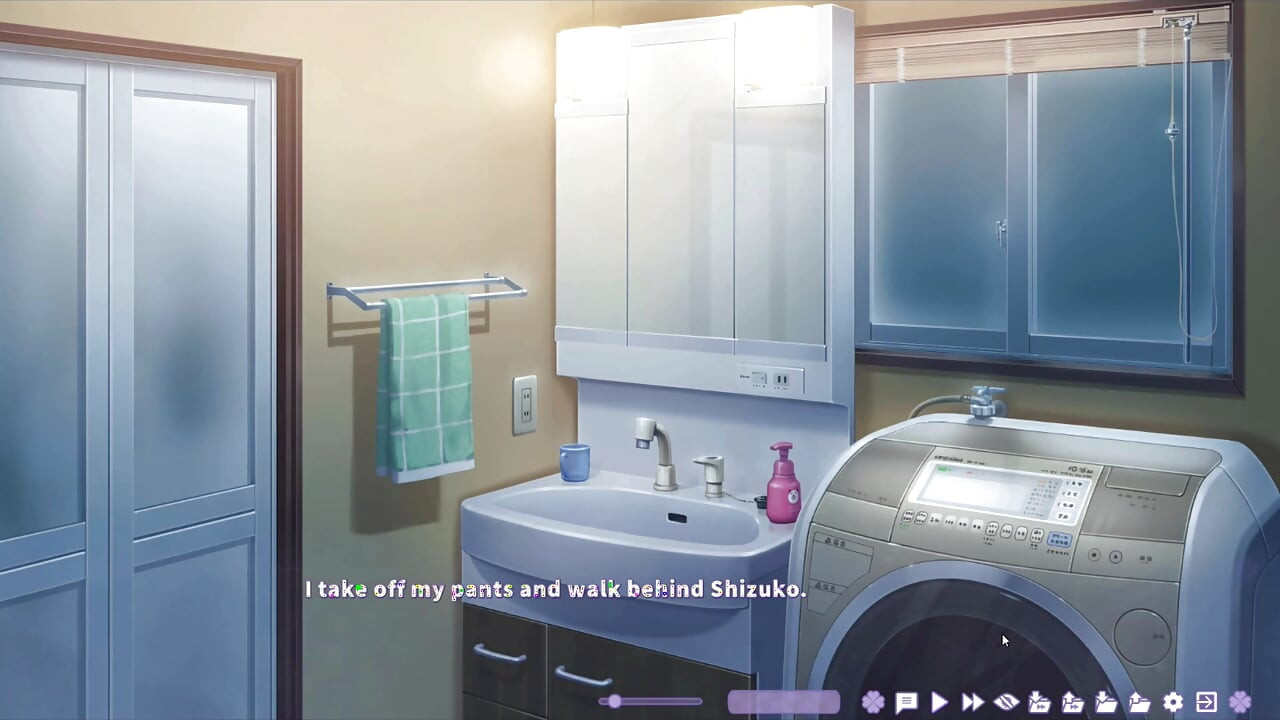
Task: Click the playback slider handle
Action: click(x=614, y=702)
